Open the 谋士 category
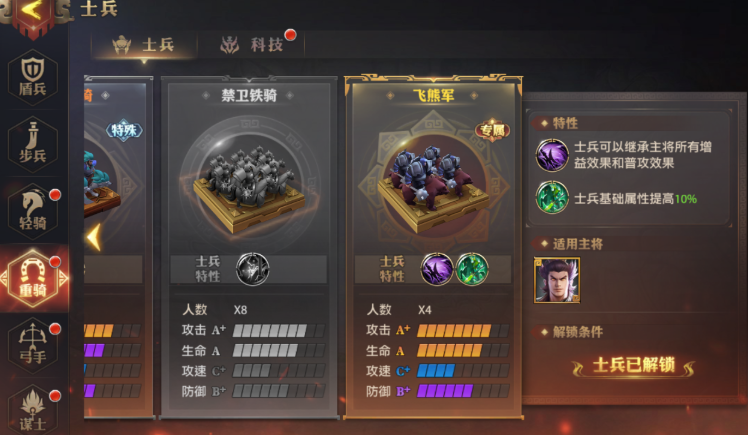The width and height of the screenshot is (748, 435). coord(33,405)
